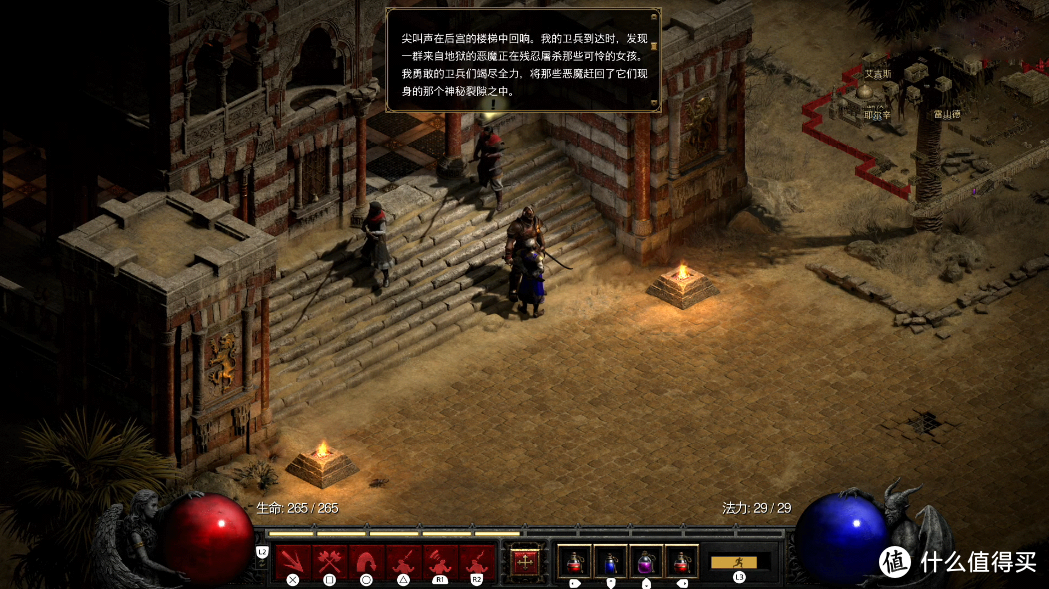Activate the downward arrows attack skill
Viewport: 1049px width, 589px height.
(293, 561)
